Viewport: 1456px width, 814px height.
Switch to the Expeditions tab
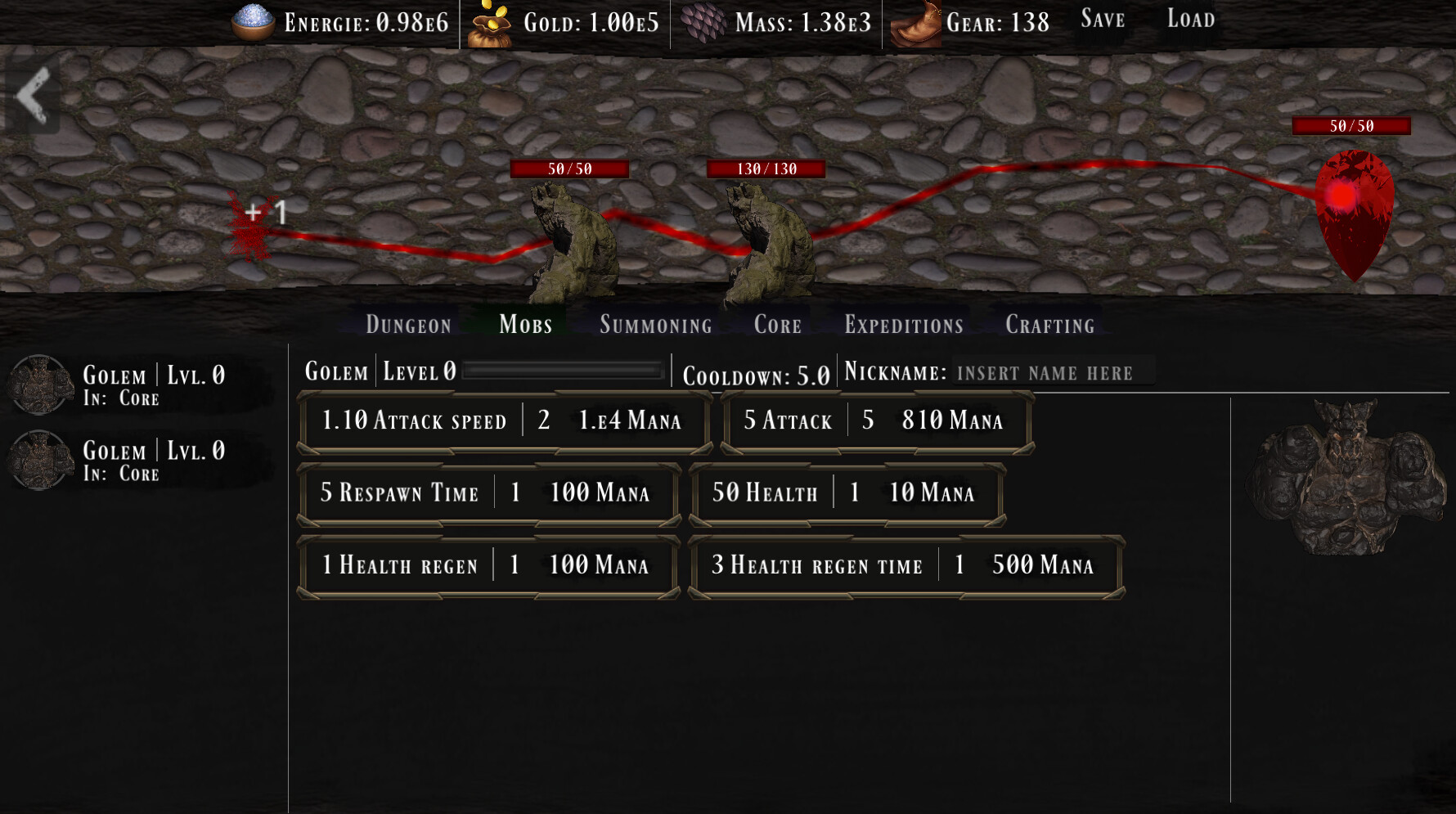click(x=903, y=325)
